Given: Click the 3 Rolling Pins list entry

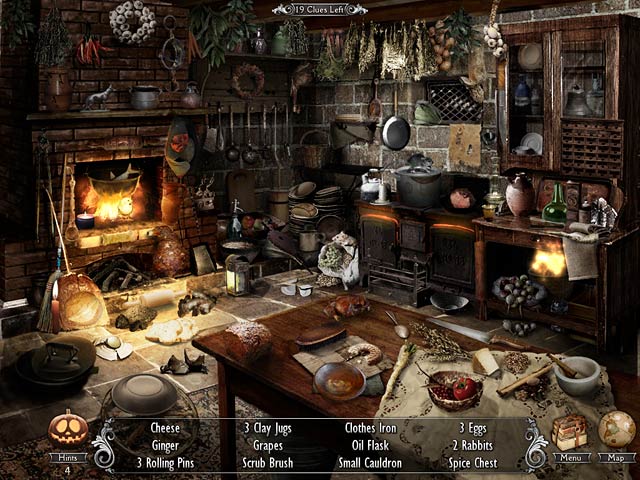Looking at the screenshot, I should pyautogui.click(x=165, y=463).
